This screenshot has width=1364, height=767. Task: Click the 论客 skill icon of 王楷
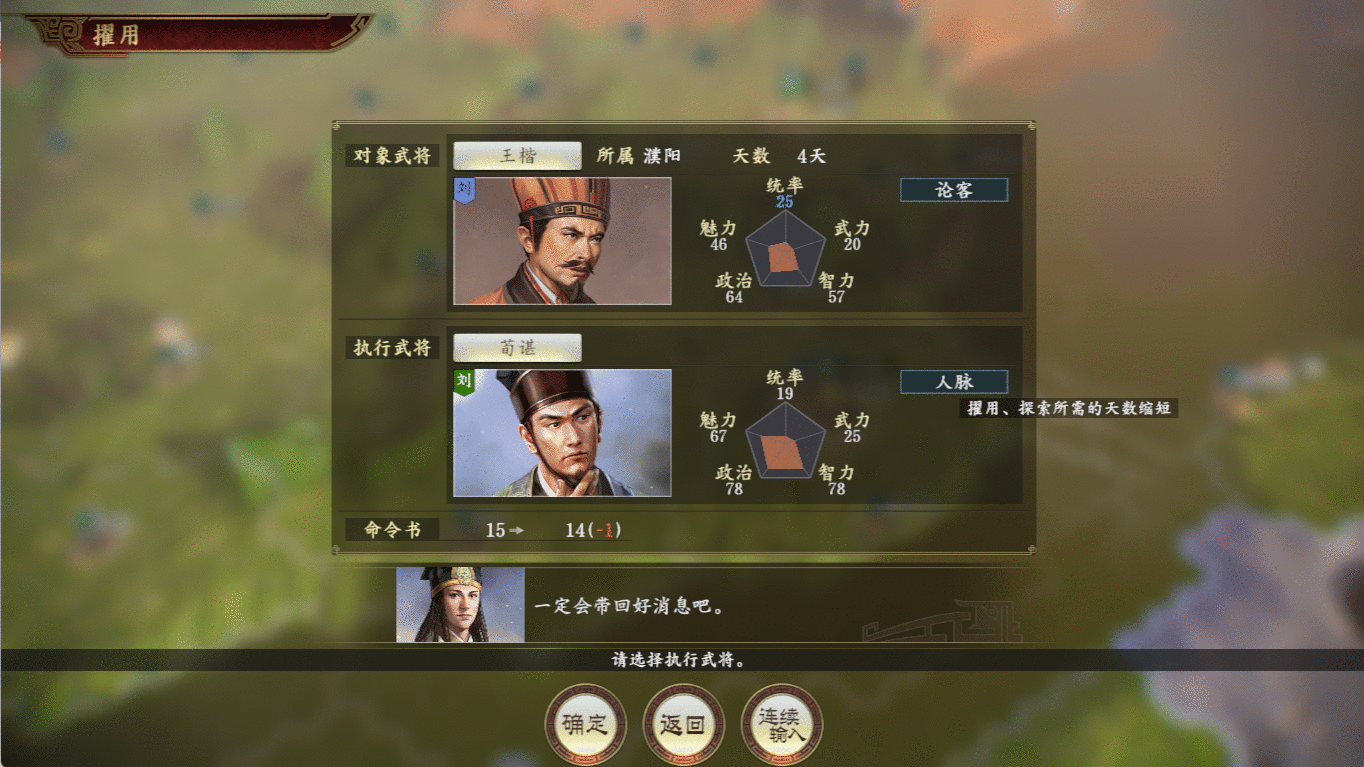pyautogui.click(x=953, y=189)
